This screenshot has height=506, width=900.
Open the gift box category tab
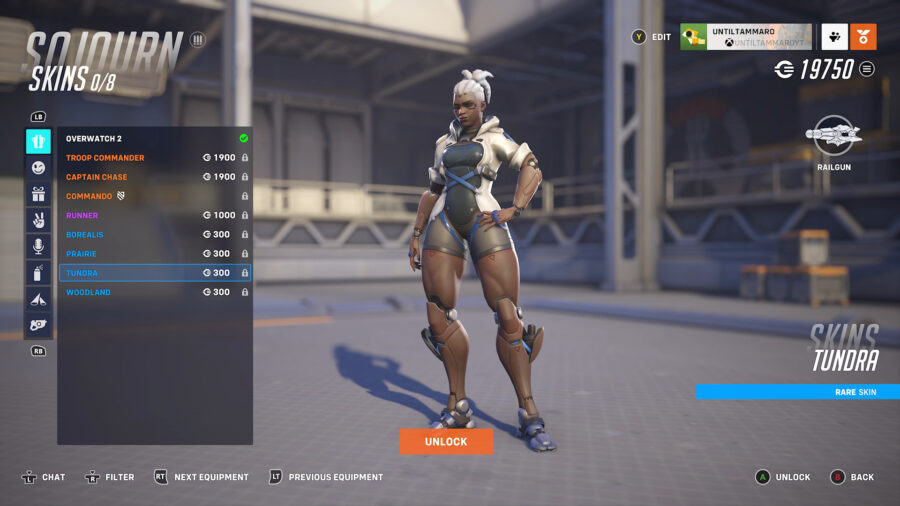[38, 194]
